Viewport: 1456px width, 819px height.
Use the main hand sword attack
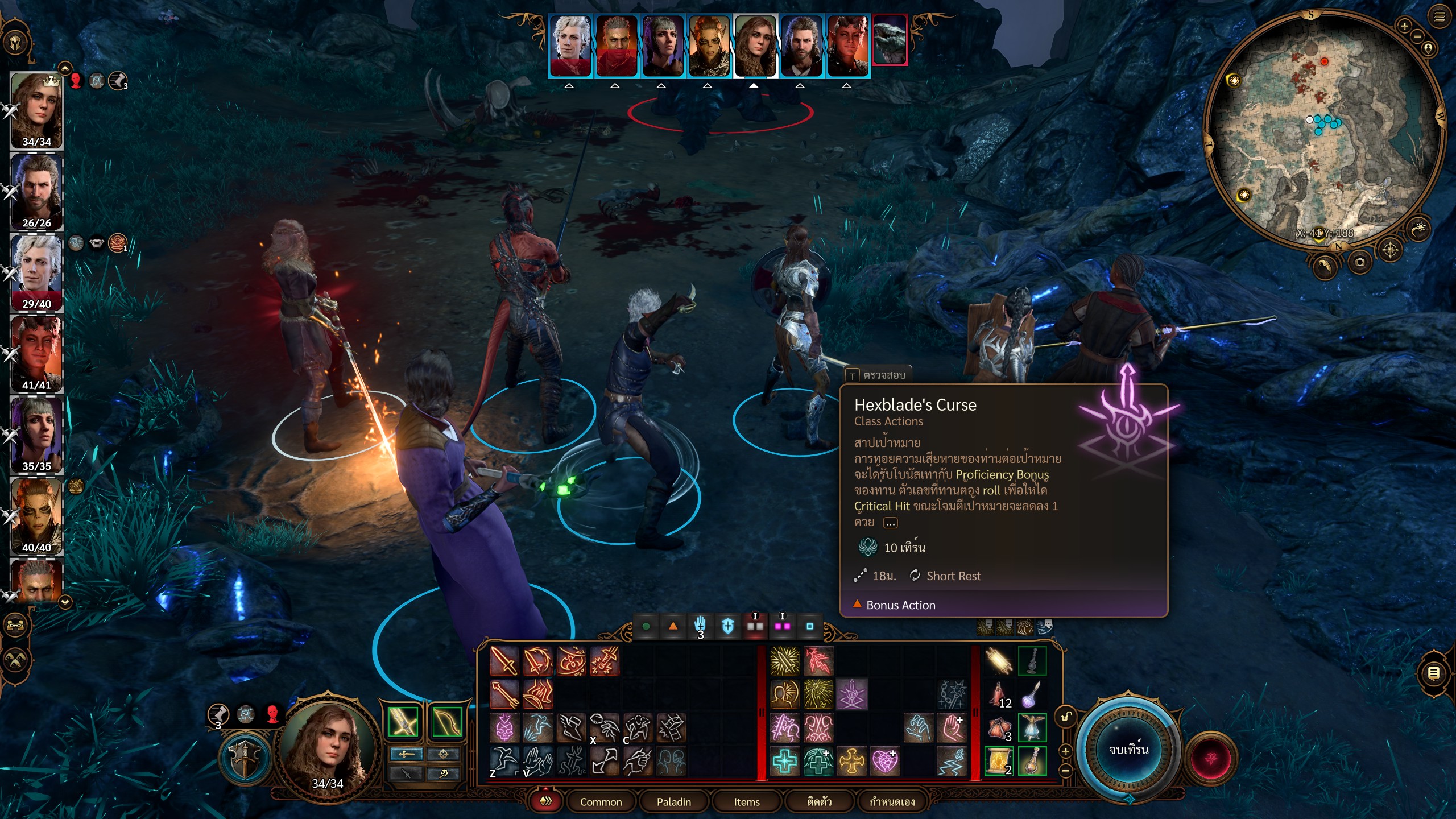click(504, 661)
